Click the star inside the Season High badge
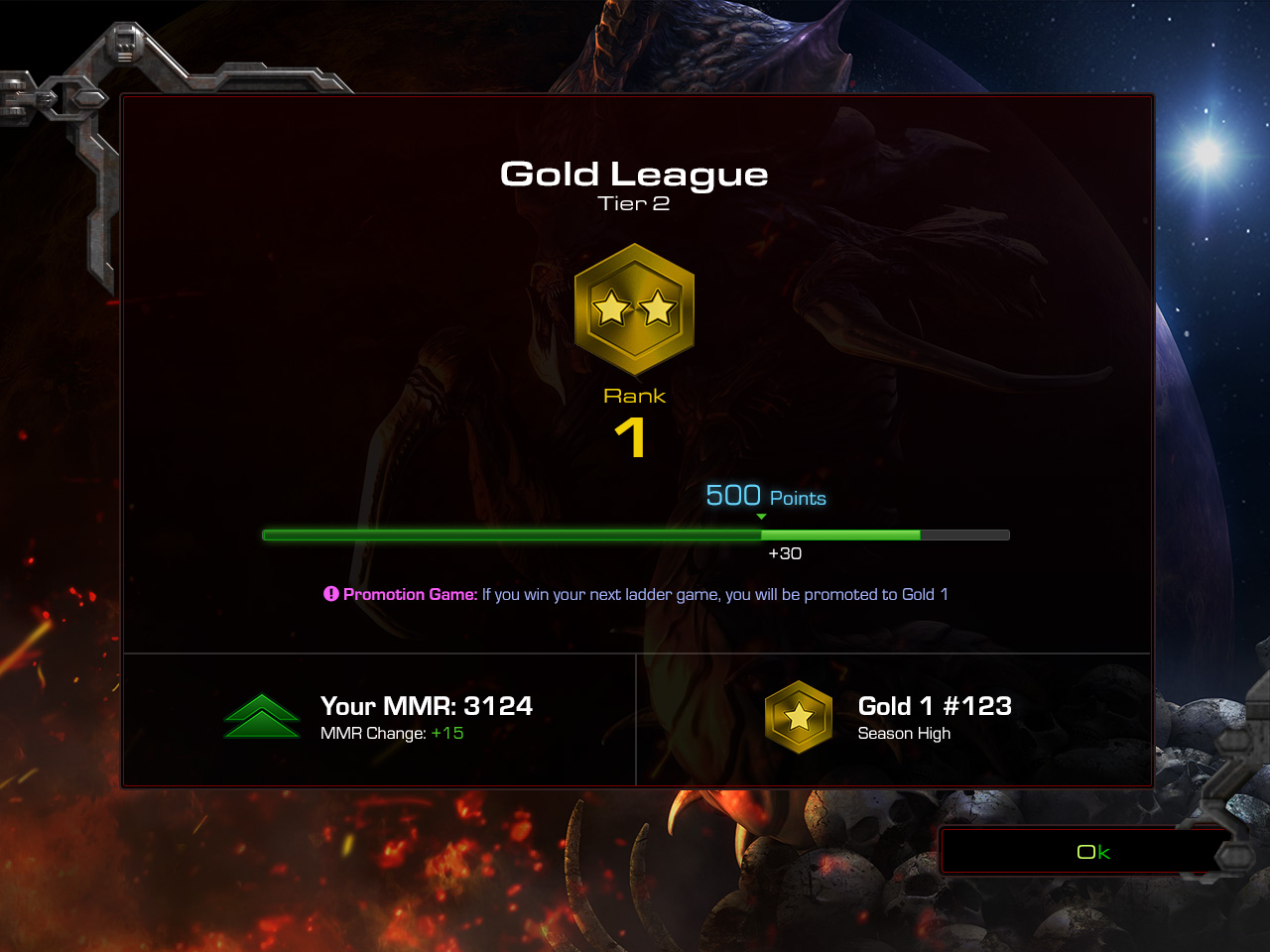The width and height of the screenshot is (1270, 952). pos(800,716)
